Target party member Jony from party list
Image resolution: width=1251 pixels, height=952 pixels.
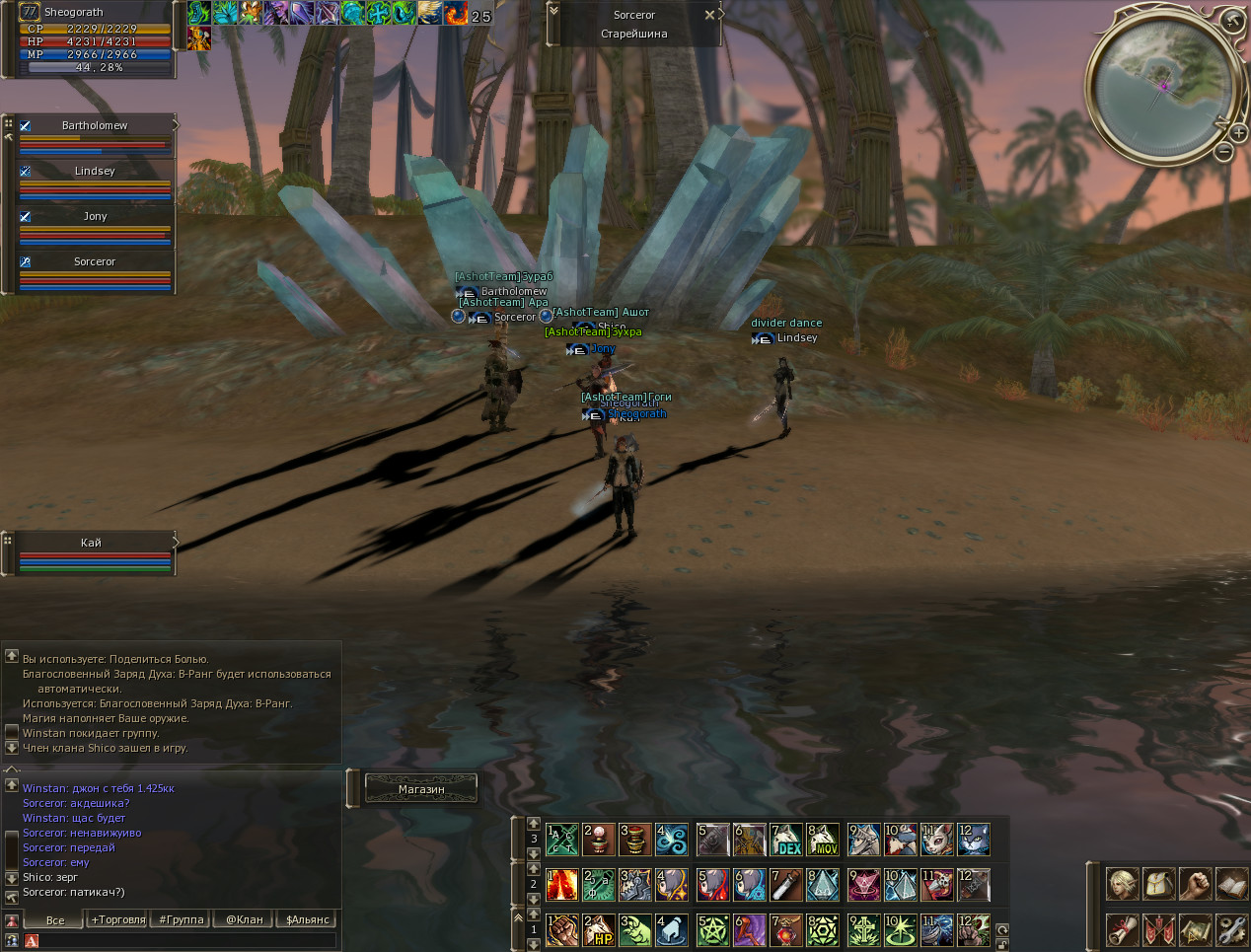point(95,216)
